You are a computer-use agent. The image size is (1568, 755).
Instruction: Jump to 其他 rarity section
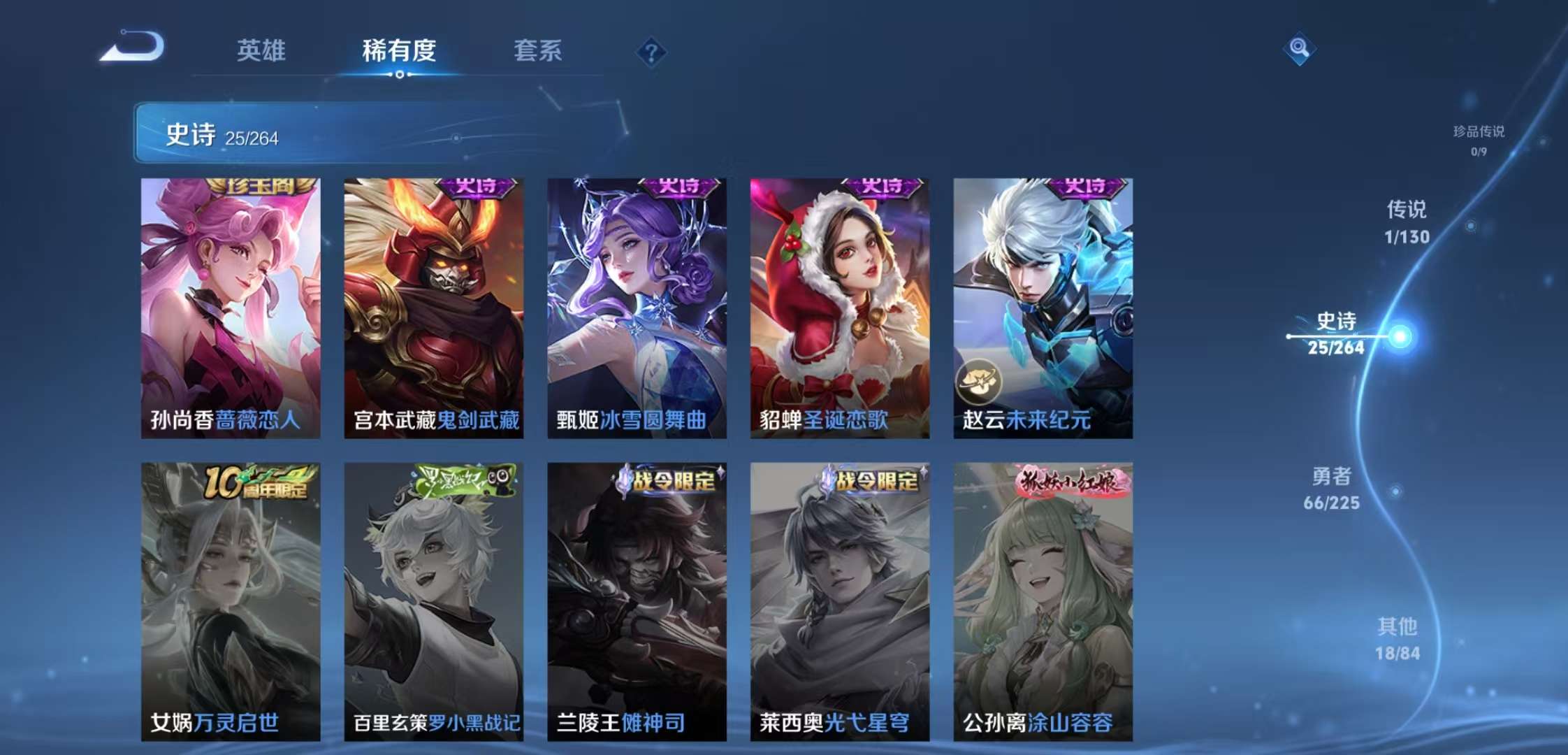click(x=1398, y=639)
